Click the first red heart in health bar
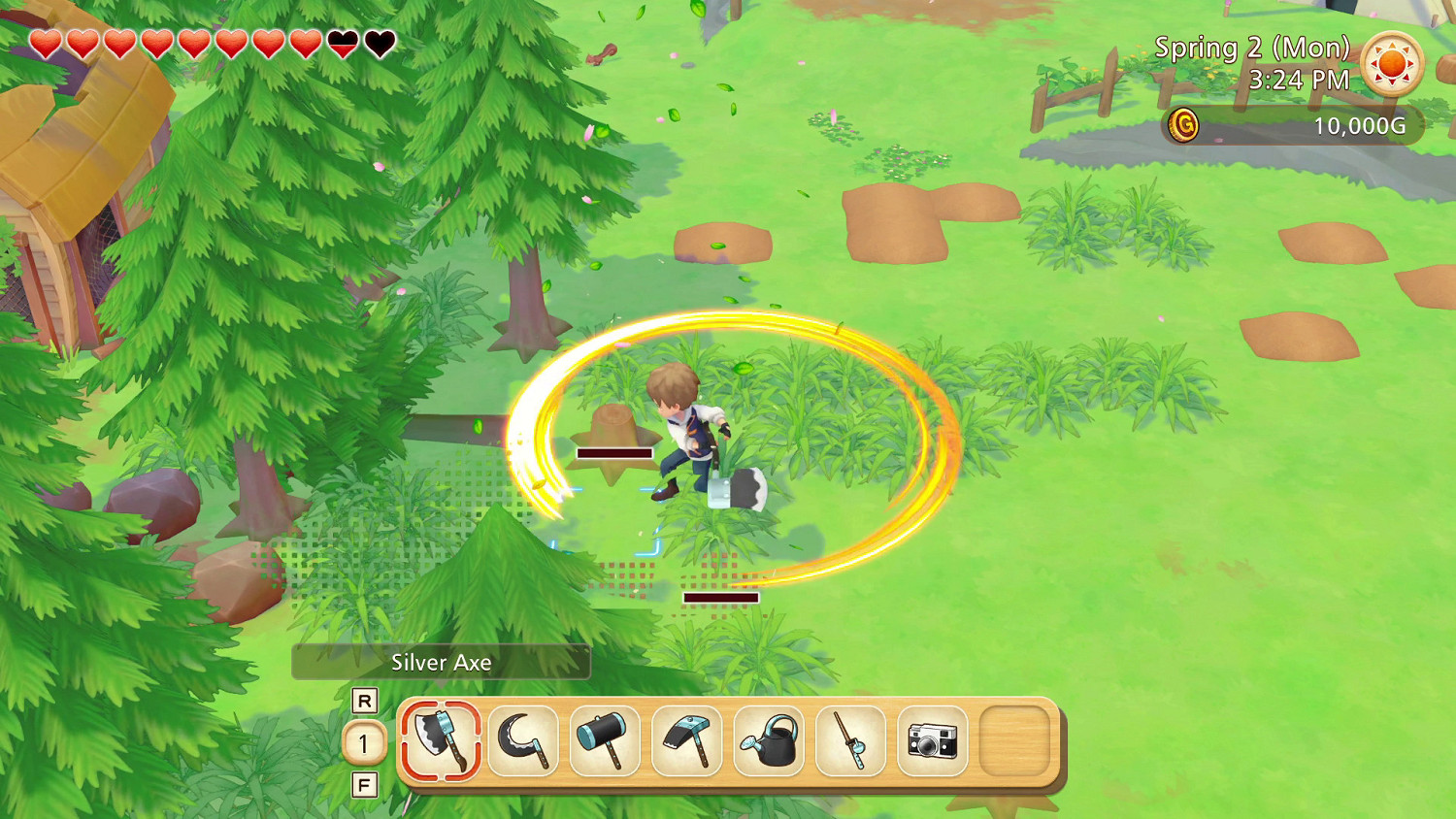 coord(47,42)
